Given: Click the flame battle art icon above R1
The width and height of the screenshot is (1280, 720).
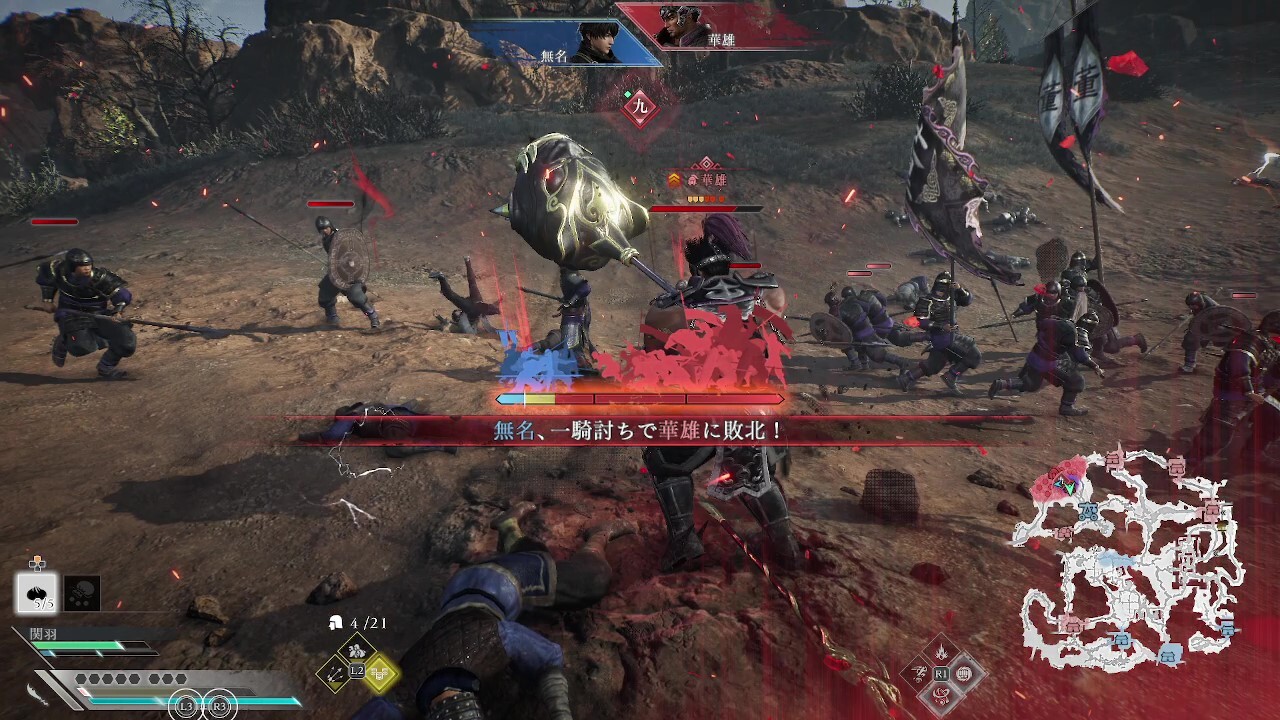Looking at the screenshot, I should click(x=941, y=650).
